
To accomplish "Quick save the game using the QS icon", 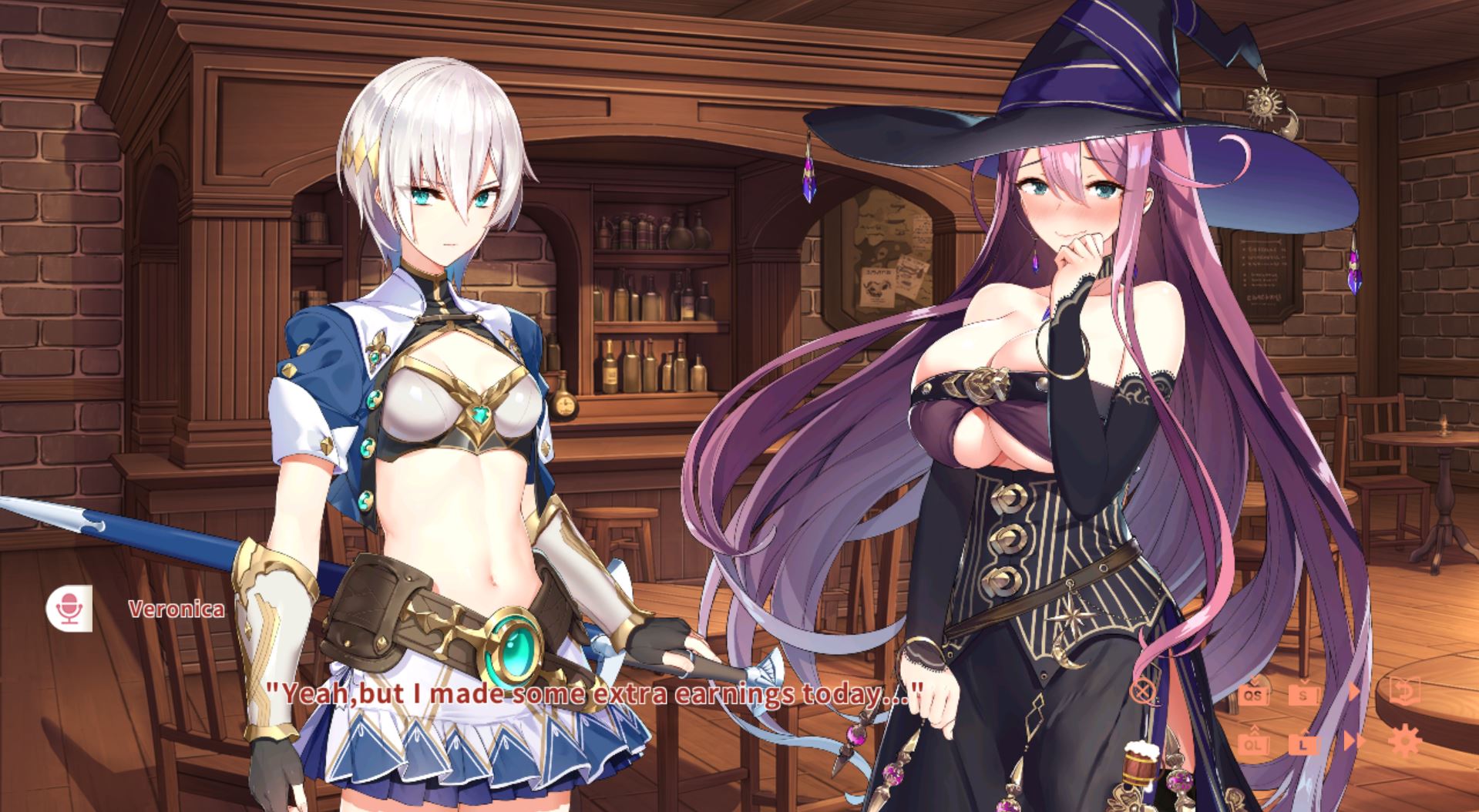I will click(x=1254, y=694).
